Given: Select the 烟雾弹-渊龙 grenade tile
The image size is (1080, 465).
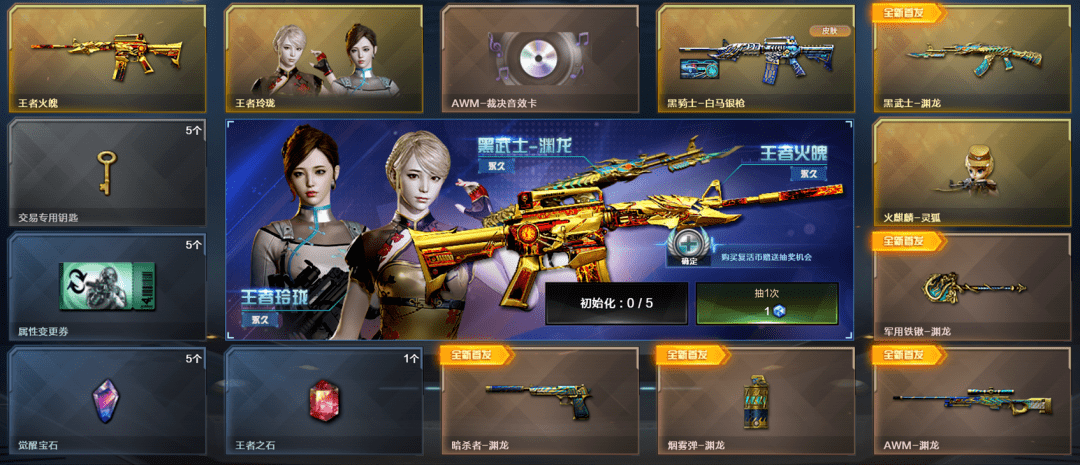Looking at the screenshot, I should pyautogui.click(x=756, y=400).
